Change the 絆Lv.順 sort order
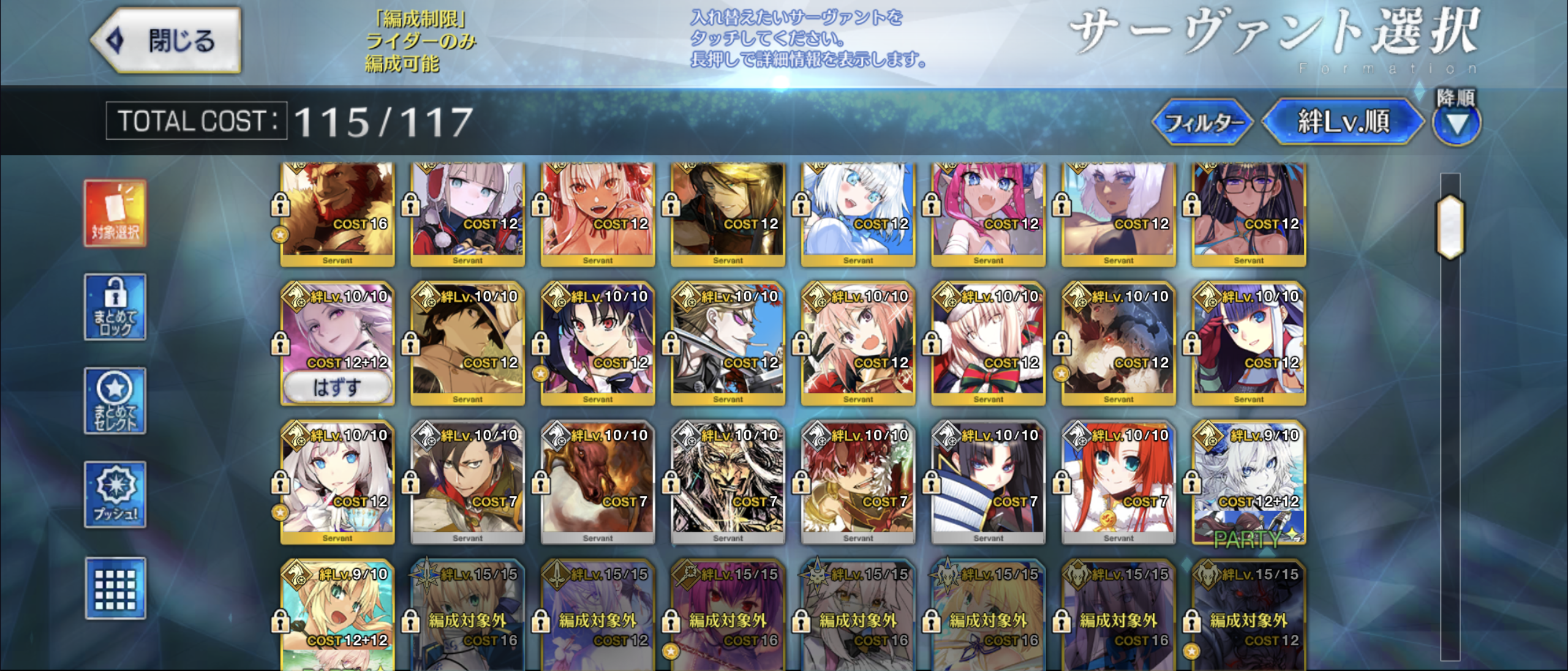Screen dimensions: 1568x671 [1344, 122]
